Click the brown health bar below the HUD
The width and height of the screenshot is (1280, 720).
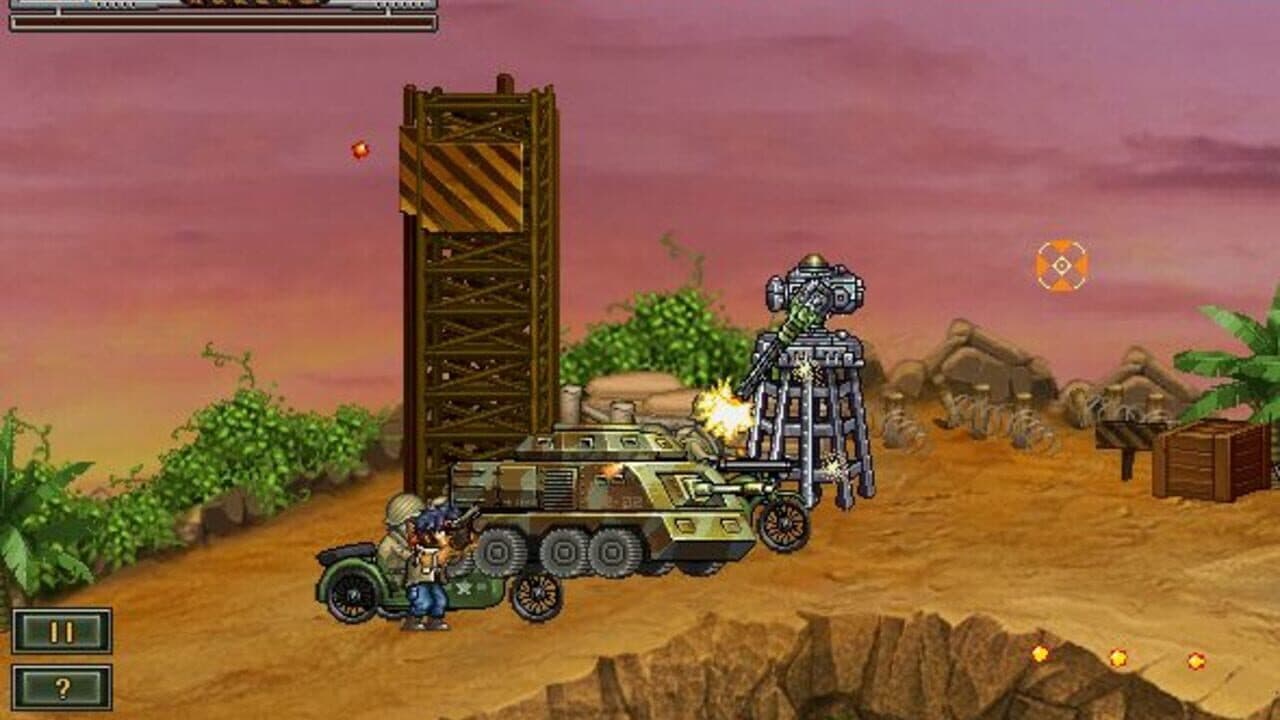(220, 22)
